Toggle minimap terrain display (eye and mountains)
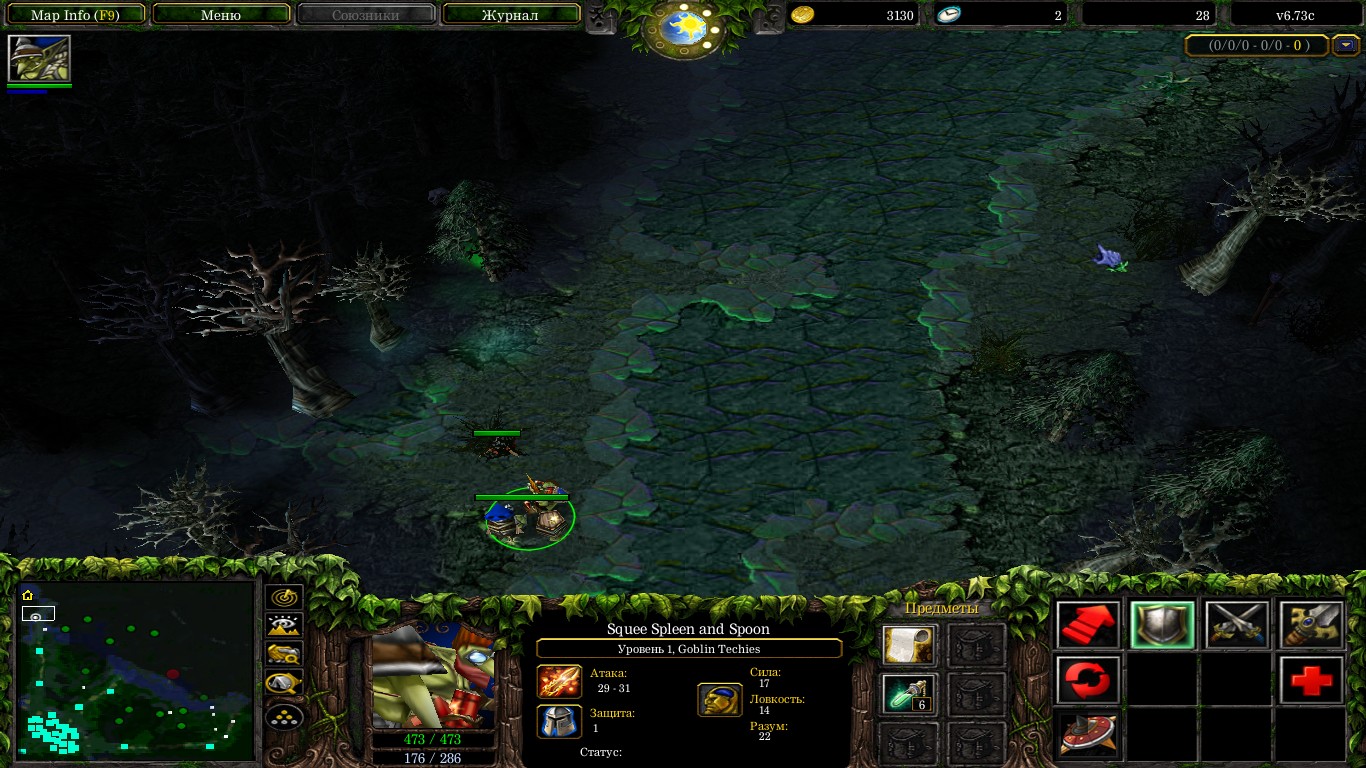The height and width of the screenshot is (768, 1366). pyautogui.click(x=285, y=626)
